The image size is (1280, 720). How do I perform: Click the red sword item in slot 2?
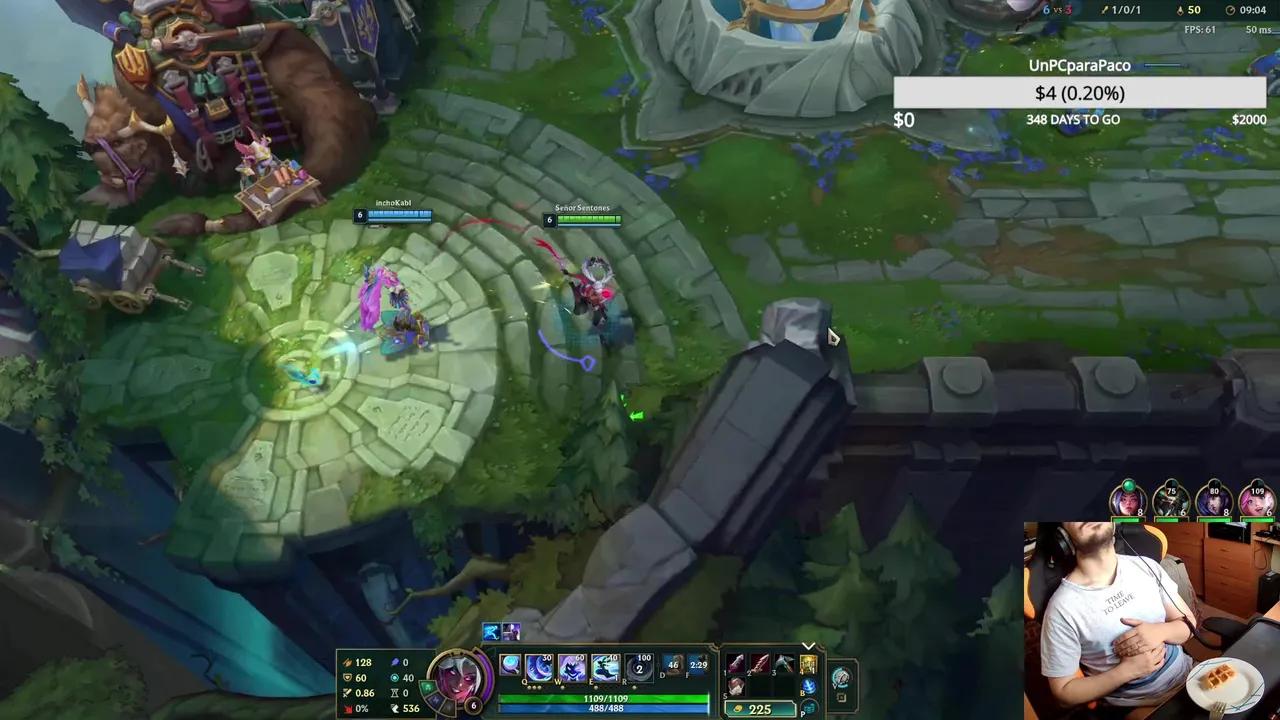[x=760, y=662]
